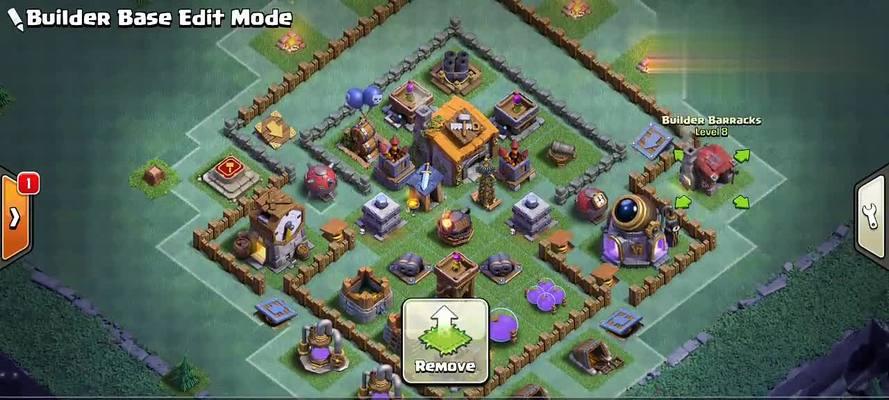Tap the Remove button
The height and width of the screenshot is (400, 889).
445,339
